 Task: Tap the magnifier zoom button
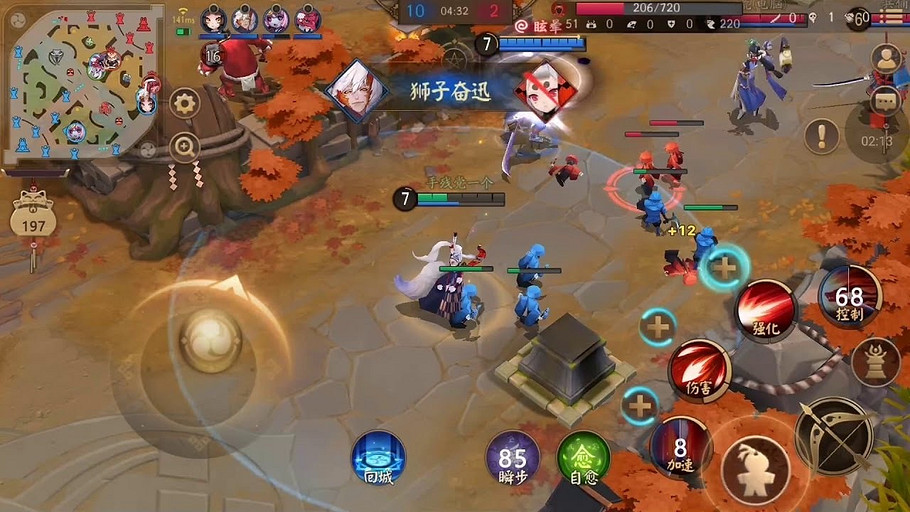pos(184,148)
